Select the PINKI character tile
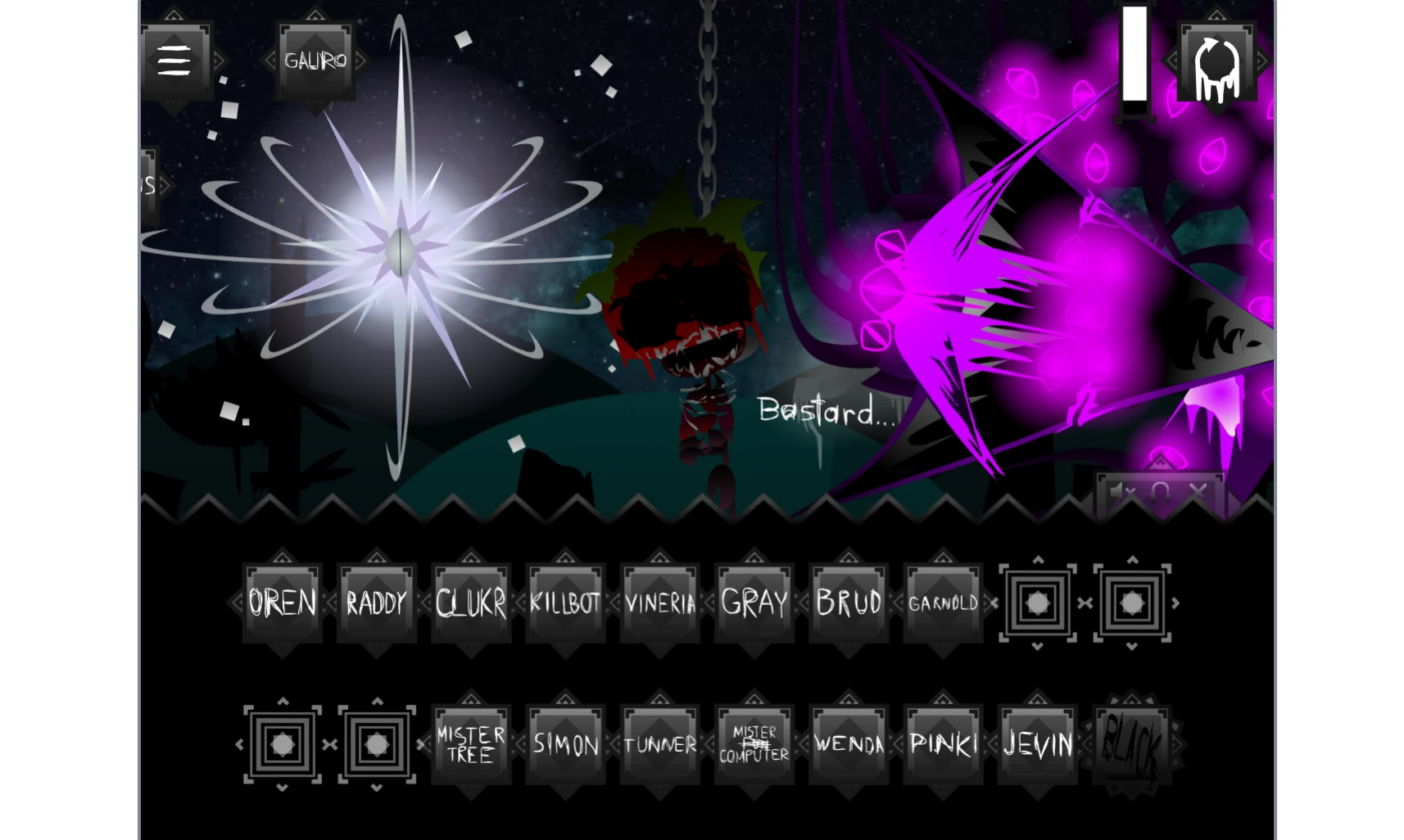The width and height of the screenshot is (1404, 840). pyautogui.click(x=942, y=743)
